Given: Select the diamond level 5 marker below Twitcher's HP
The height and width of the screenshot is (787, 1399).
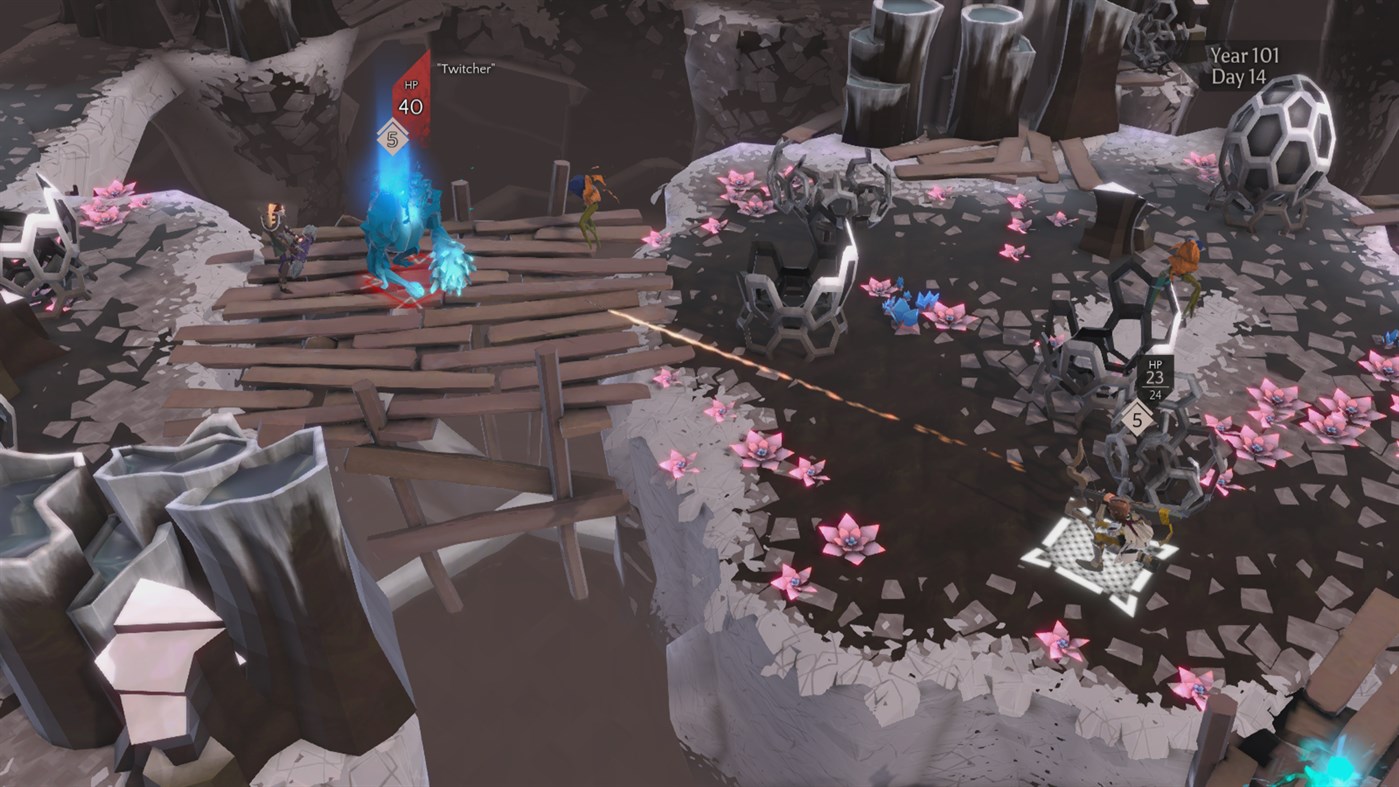Looking at the screenshot, I should [x=392, y=138].
